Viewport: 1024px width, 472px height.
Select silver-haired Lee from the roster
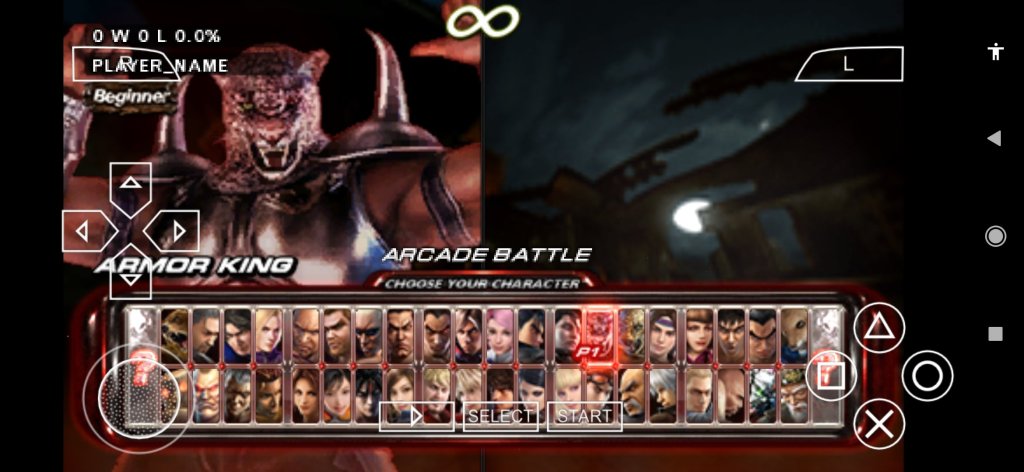[664, 394]
